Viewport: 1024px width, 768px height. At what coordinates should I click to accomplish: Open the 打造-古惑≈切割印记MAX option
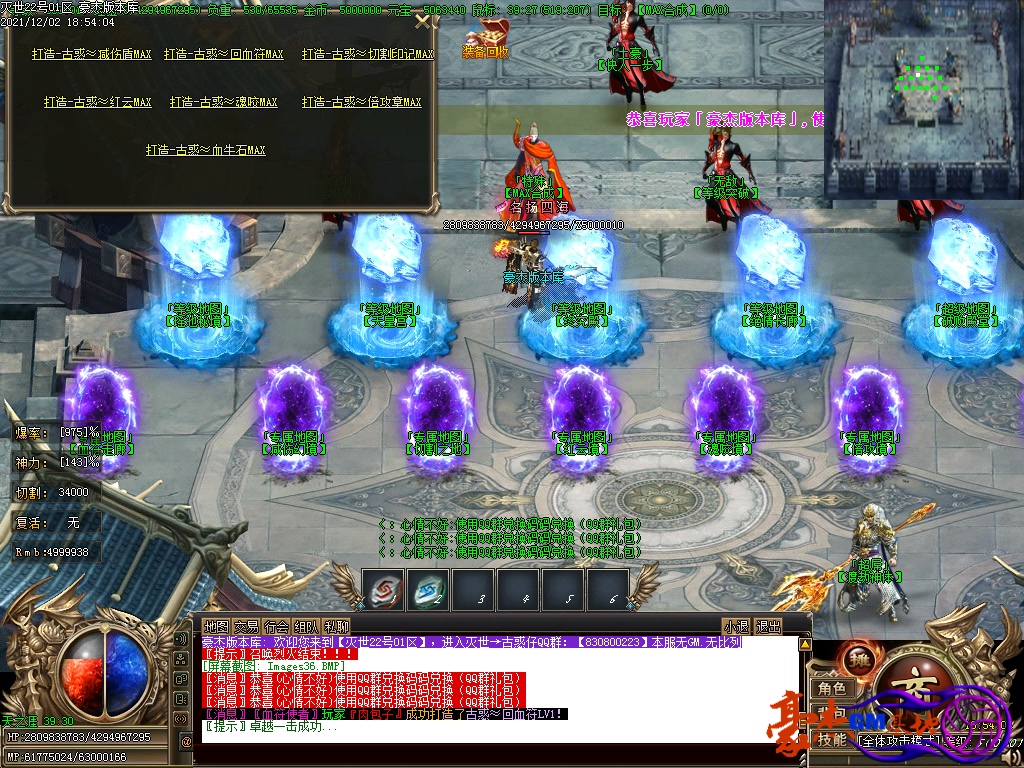(368, 54)
